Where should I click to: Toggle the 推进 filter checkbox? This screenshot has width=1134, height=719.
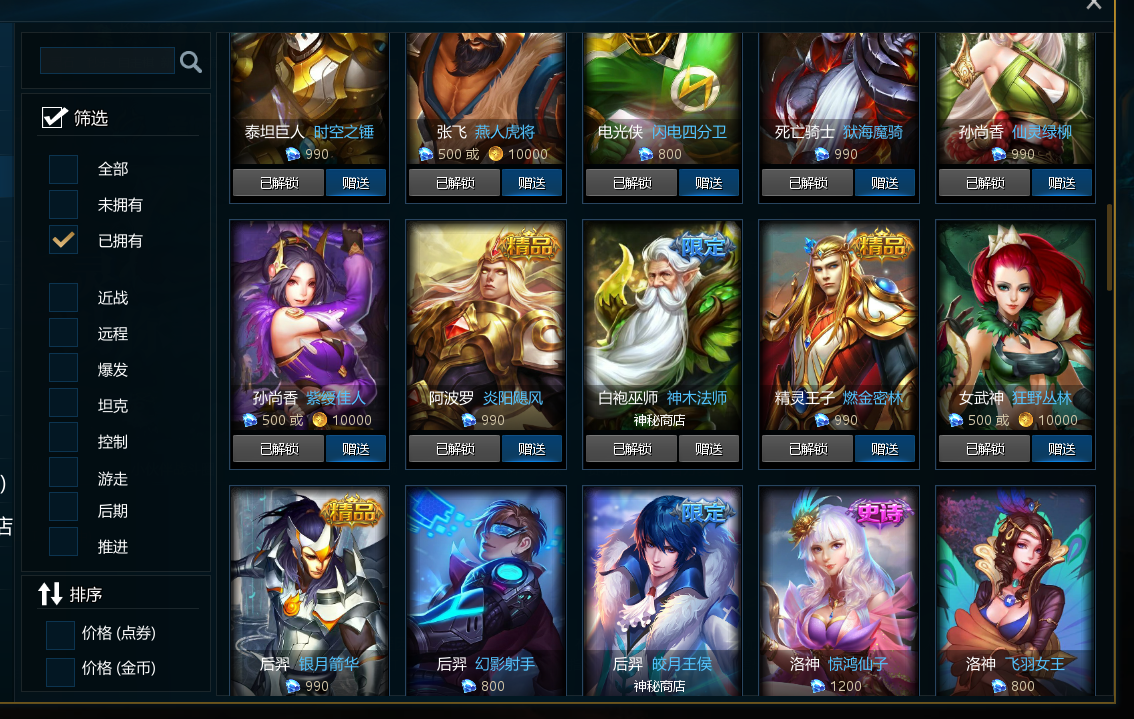(x=64, y=547)
